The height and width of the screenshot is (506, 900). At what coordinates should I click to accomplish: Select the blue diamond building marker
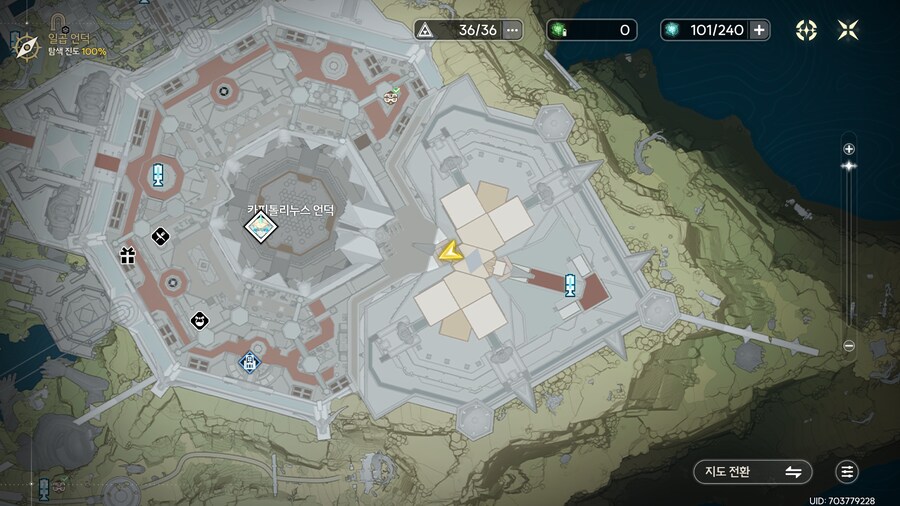pyautogui.click(x=248, y=360)
